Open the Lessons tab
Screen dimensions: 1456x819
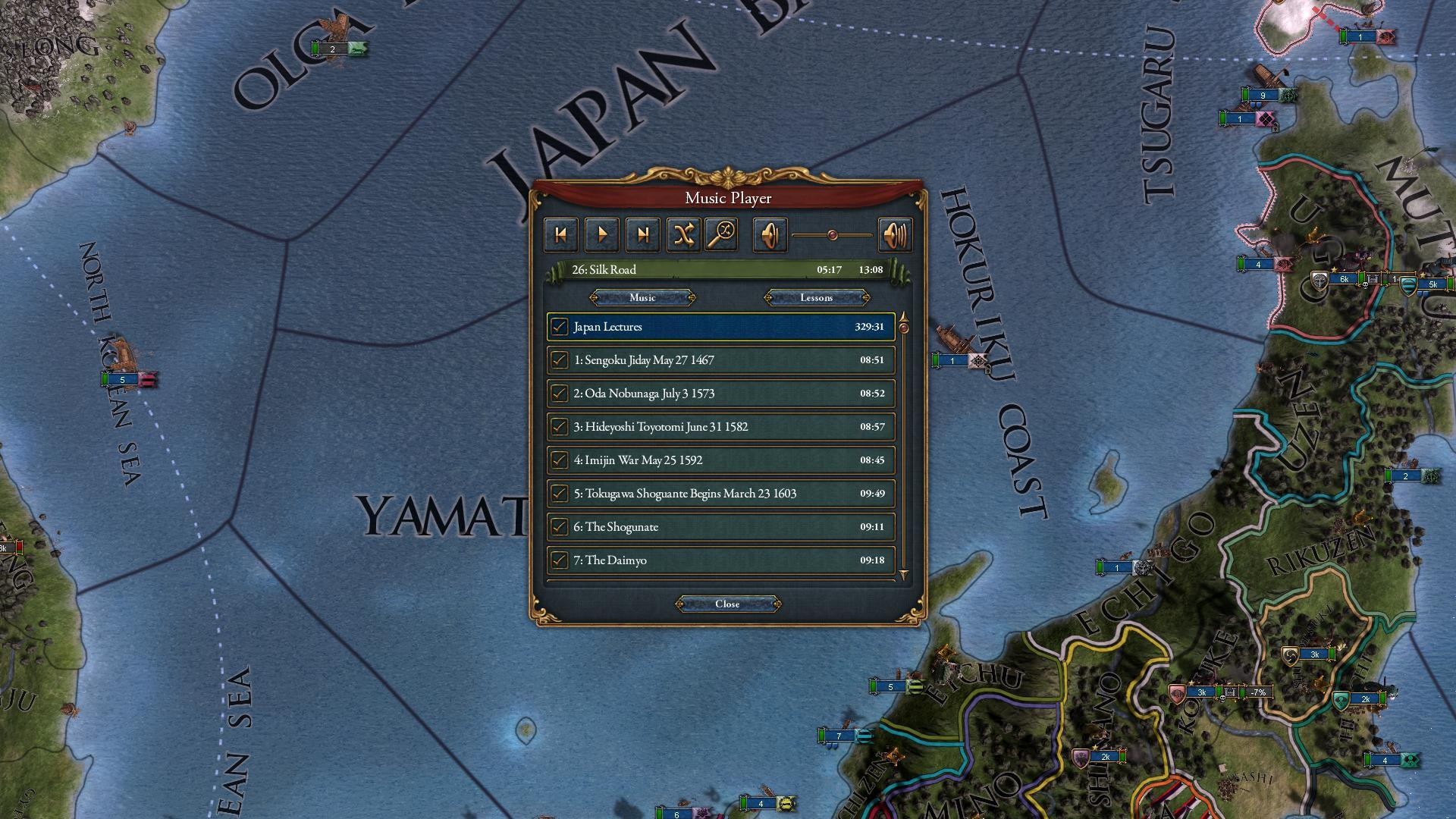click(817, 297)
